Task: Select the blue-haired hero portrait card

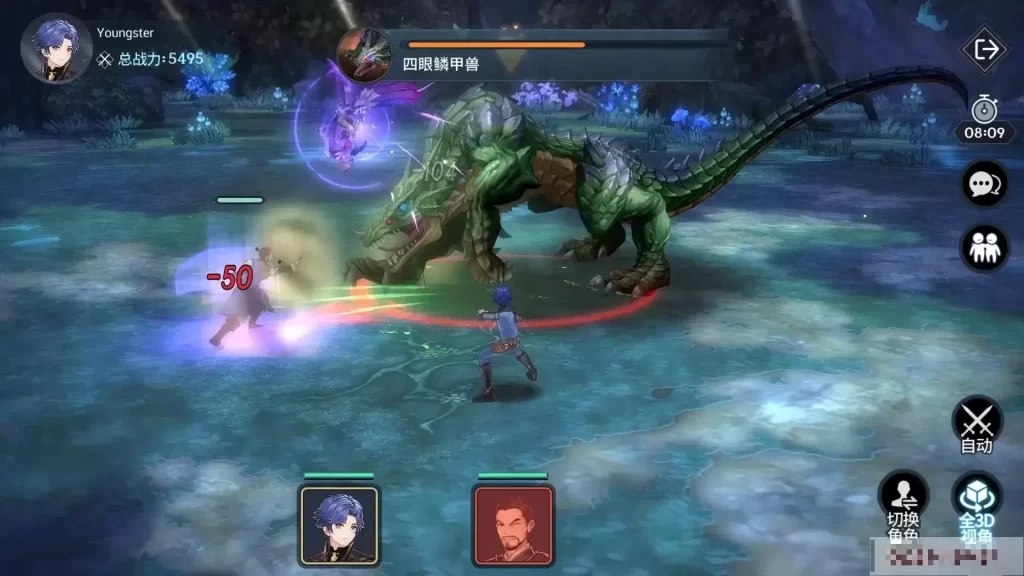Action: coord(339,525)
